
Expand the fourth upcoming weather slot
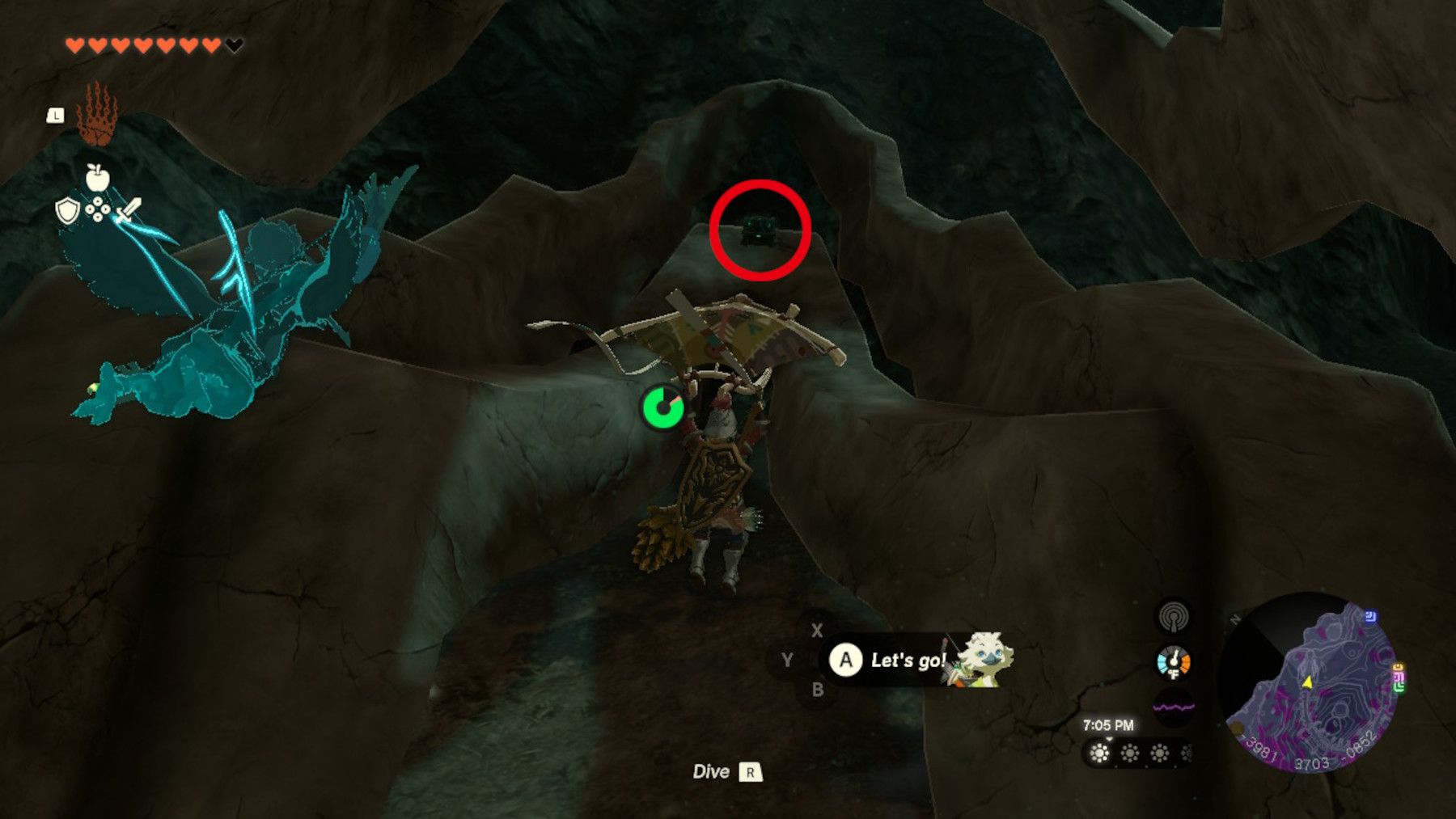1186,754
